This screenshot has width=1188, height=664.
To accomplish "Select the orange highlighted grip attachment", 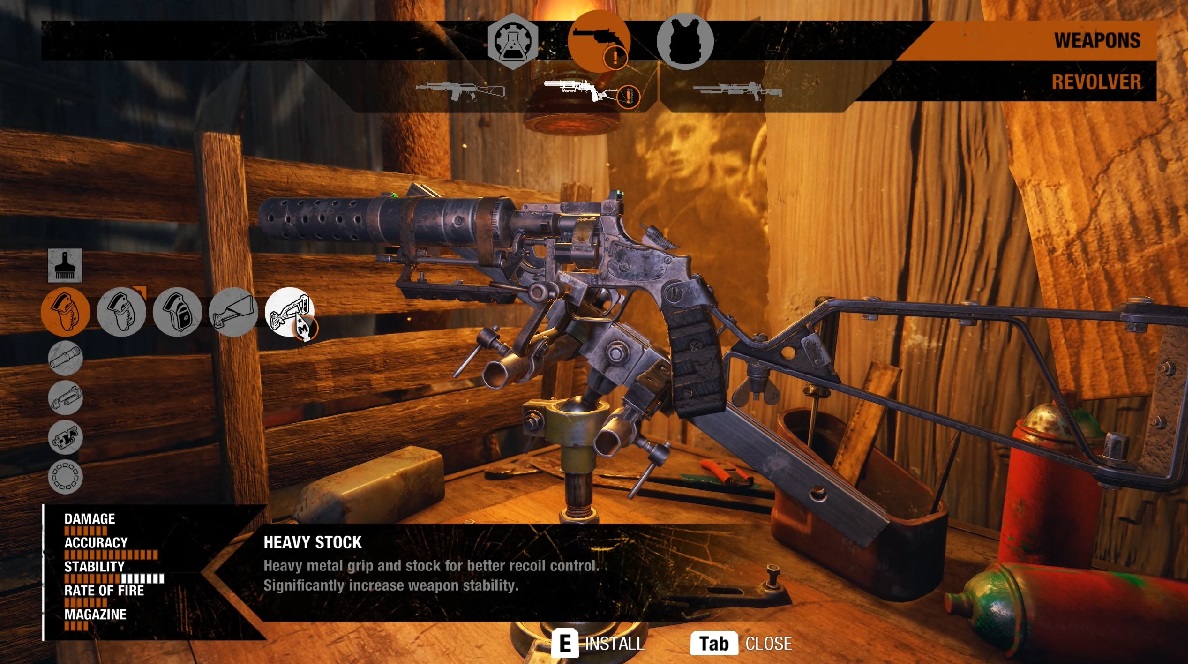I will point(65,312).
